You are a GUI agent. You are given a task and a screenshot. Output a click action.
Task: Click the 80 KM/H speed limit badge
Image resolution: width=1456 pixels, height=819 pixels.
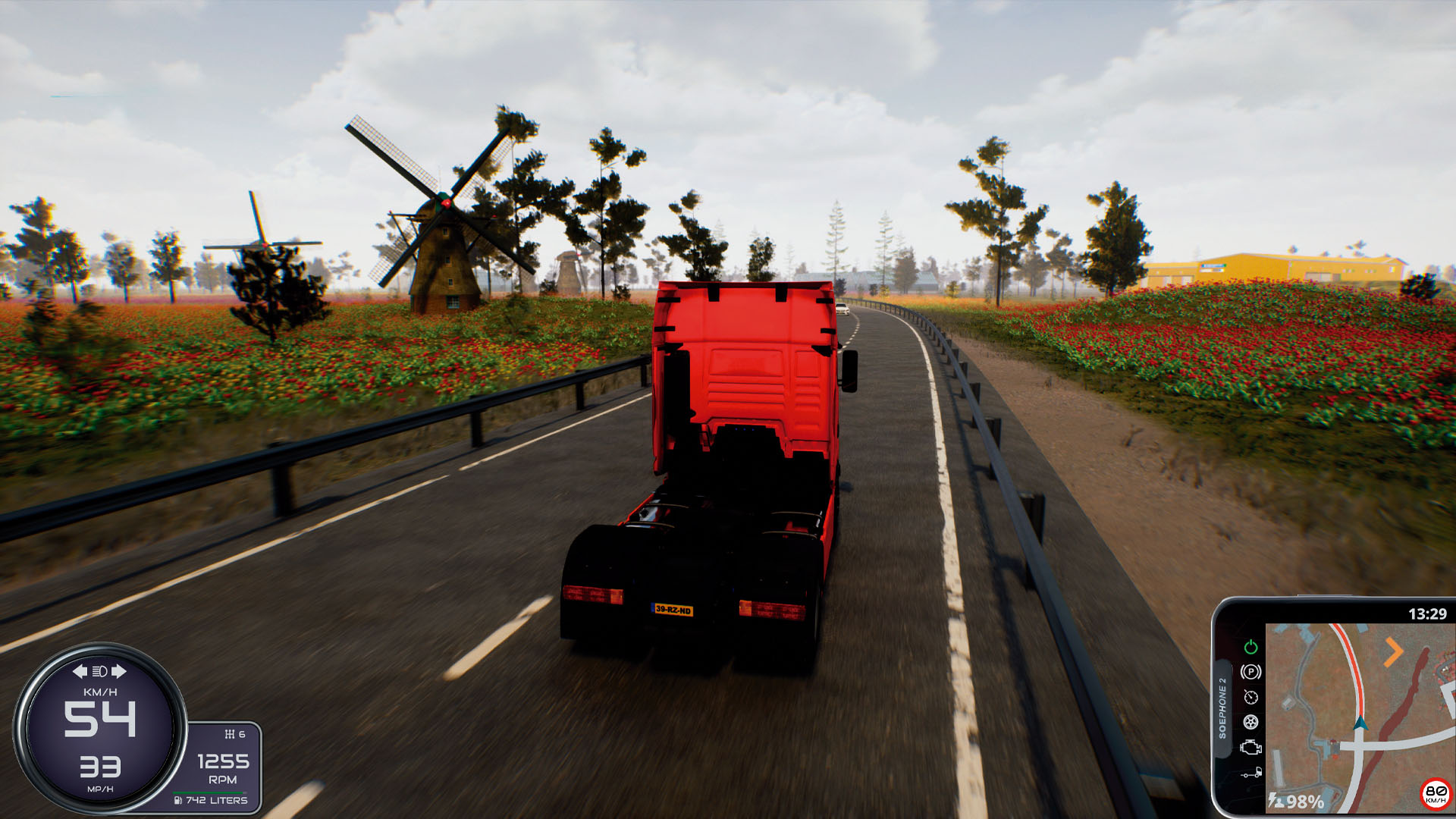[x=1435, y=795]
